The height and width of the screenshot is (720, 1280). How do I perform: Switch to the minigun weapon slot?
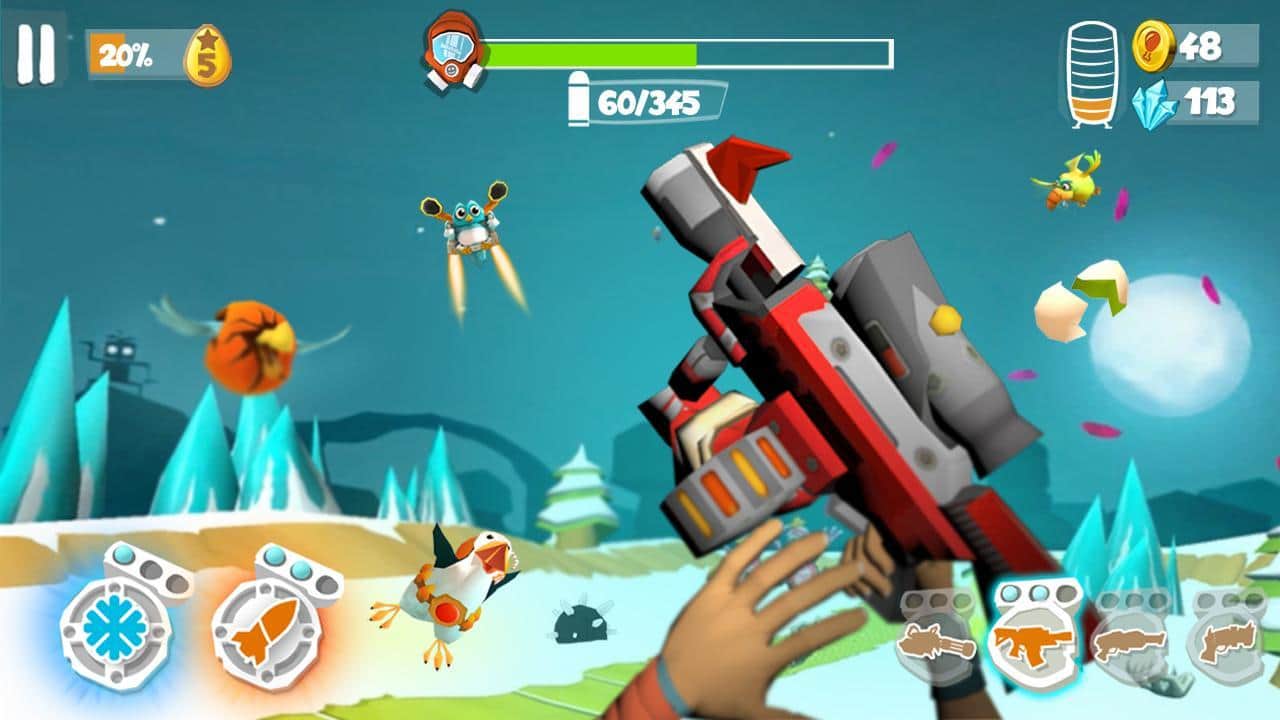coord(936,640)
